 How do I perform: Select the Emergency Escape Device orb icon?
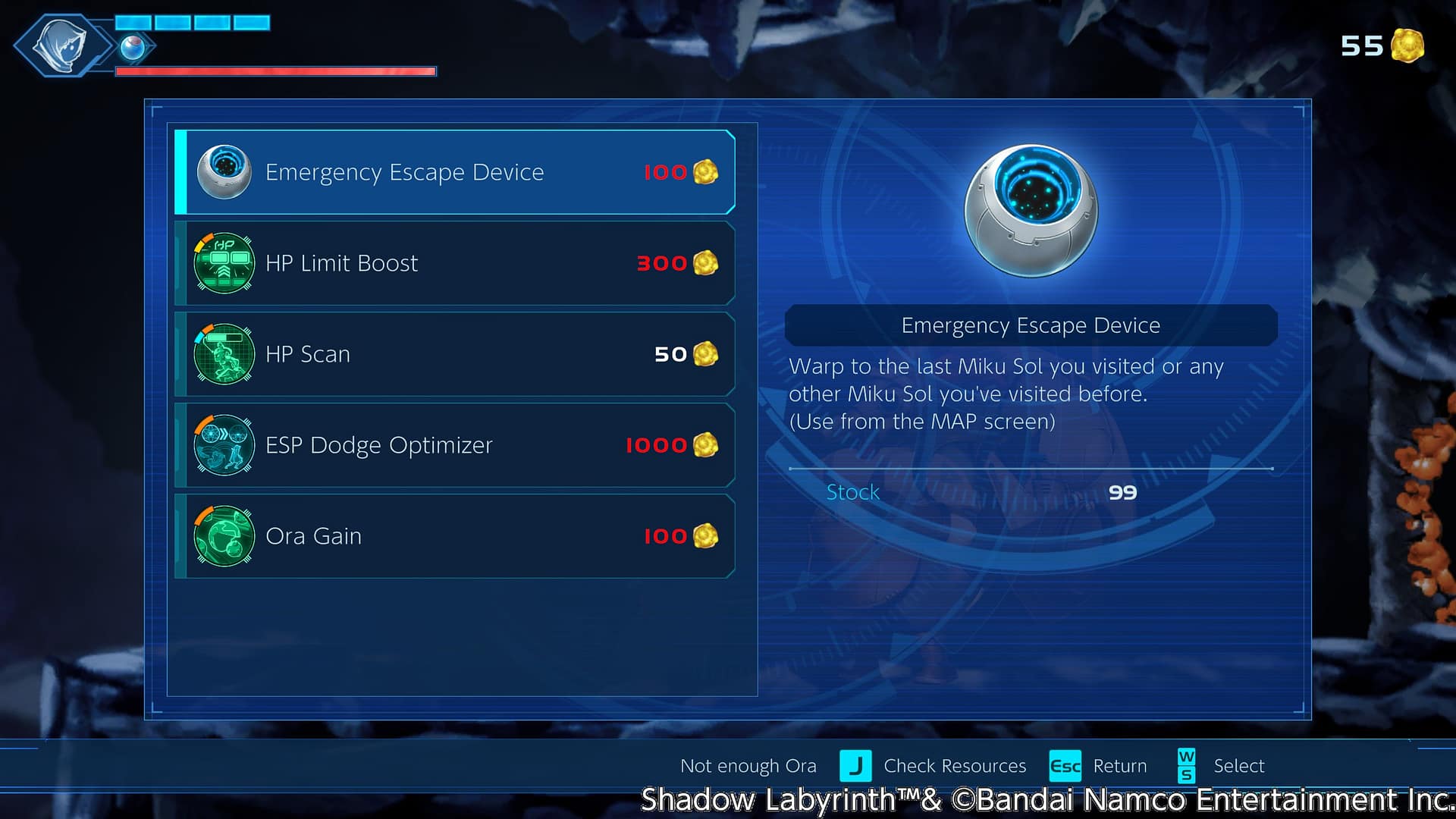pyautogui.click(x=224, y=172)
